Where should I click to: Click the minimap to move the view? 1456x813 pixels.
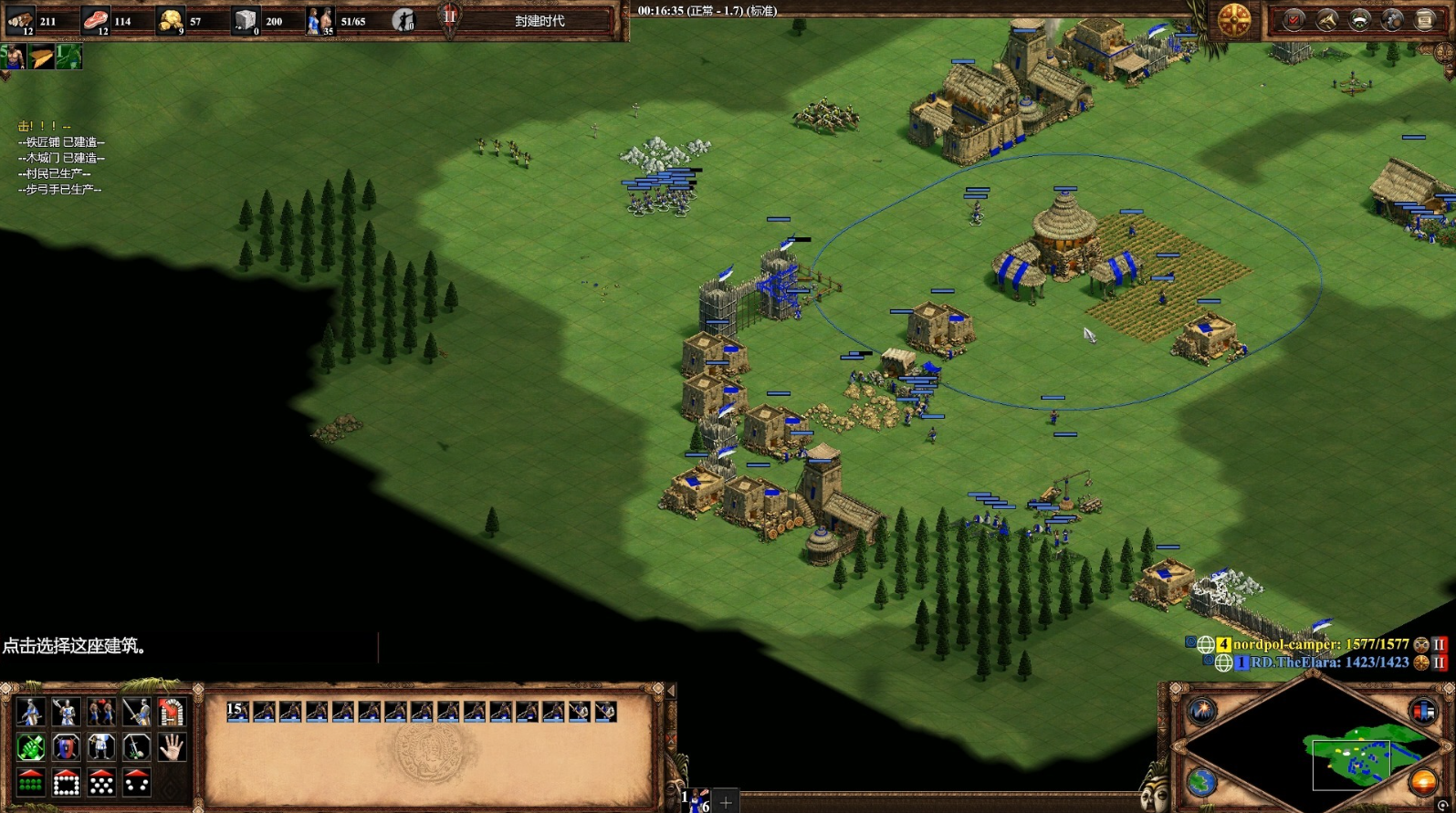click(x=1351, y=757)
